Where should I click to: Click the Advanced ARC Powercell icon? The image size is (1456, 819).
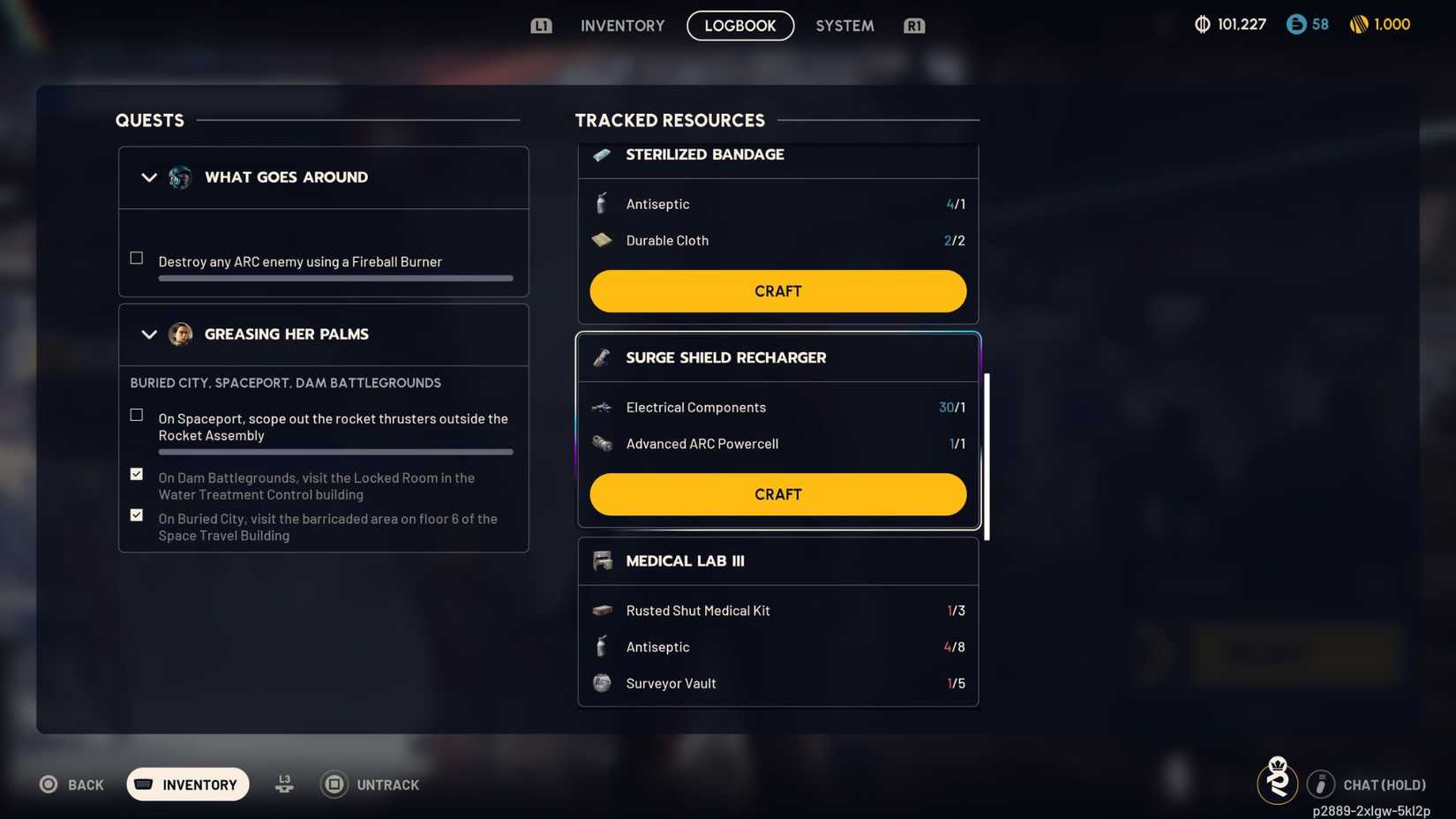(601, 443)
